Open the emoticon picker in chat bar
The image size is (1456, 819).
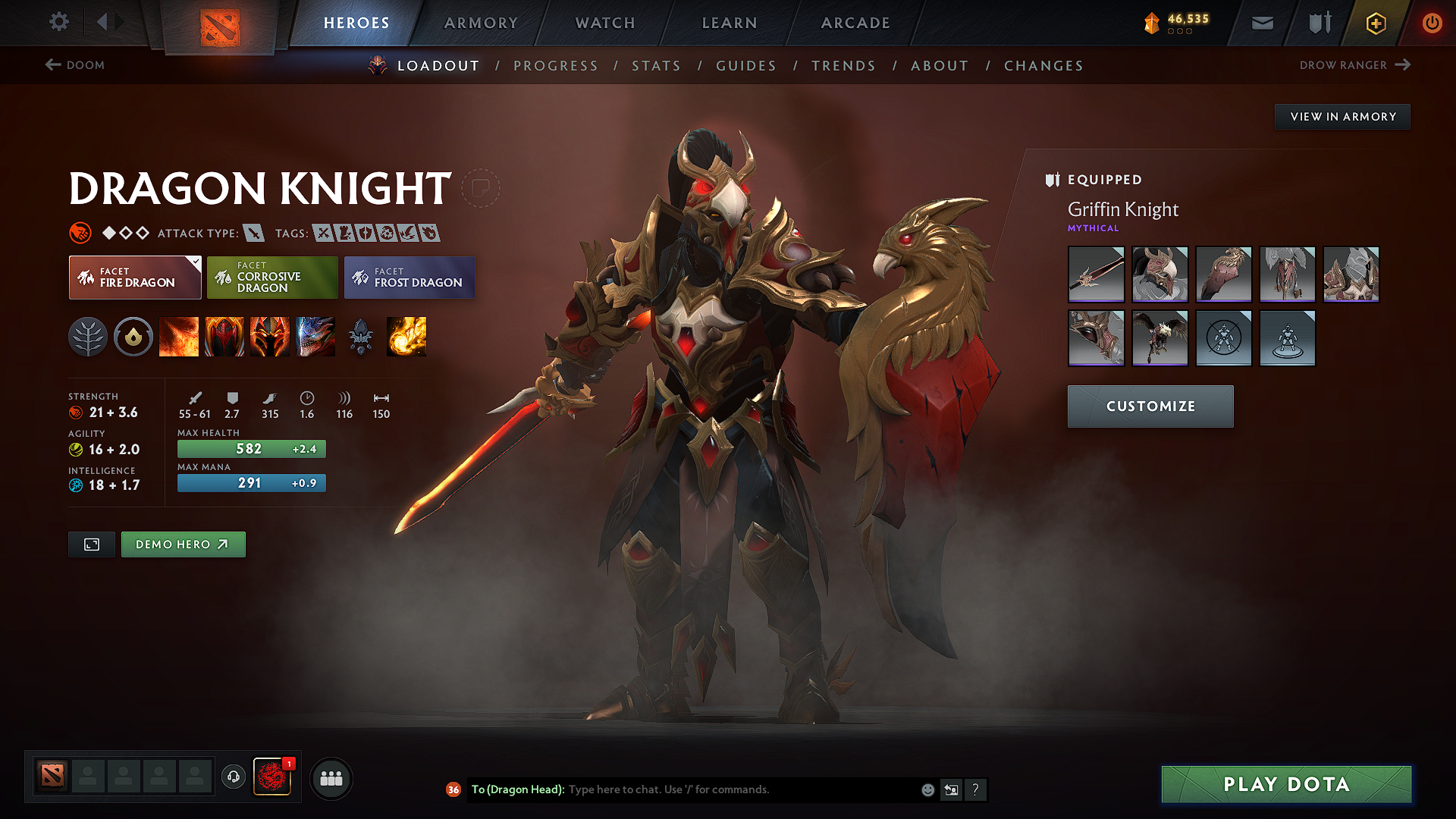coord(927,789)
